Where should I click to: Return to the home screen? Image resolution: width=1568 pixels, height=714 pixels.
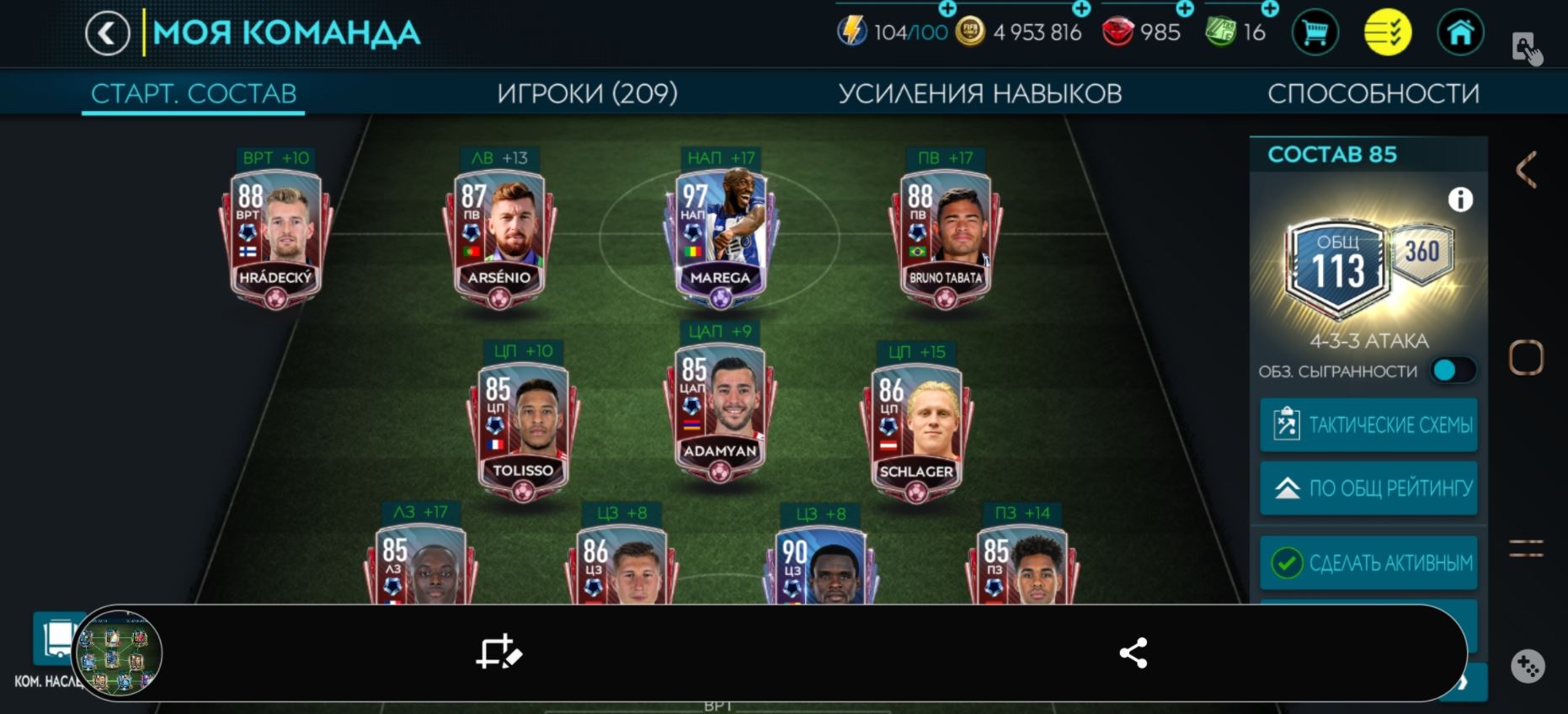point(1459,33)
